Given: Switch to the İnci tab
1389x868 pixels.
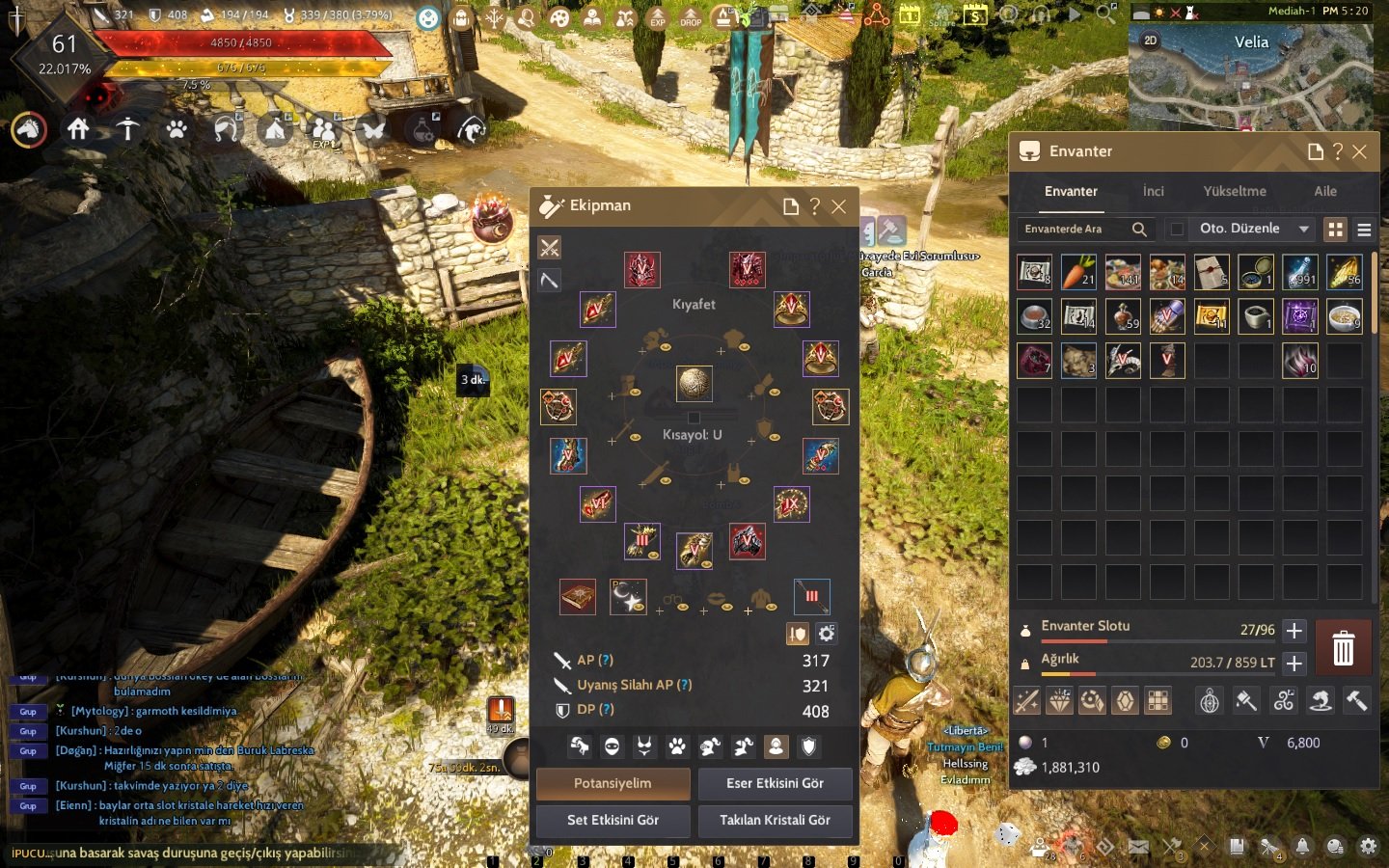Looking at the screenshot, I should 1154,191.
